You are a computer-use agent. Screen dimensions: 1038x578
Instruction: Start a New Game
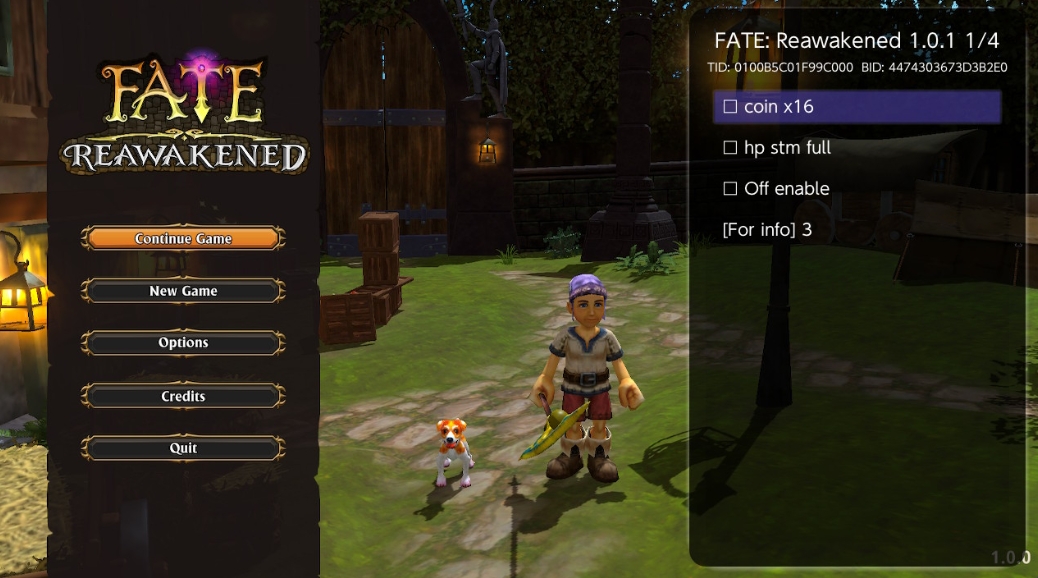pos(183,291)
